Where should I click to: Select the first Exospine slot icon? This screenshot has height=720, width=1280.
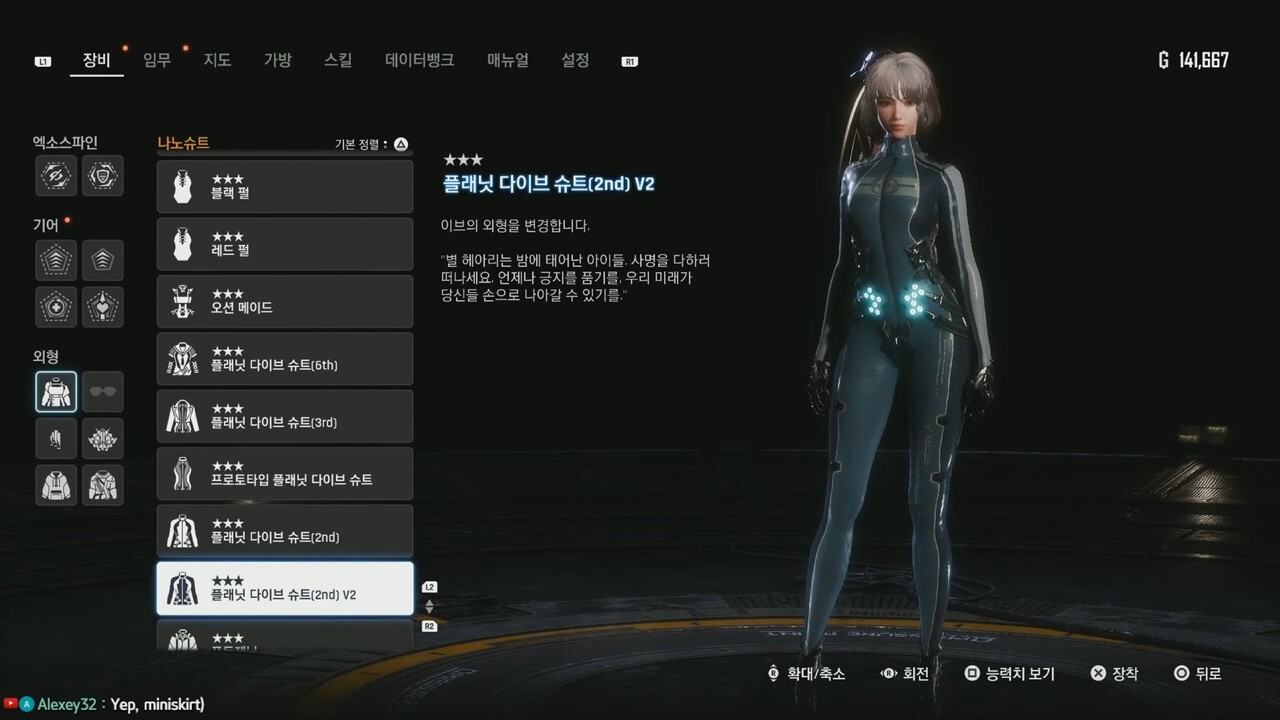pos(55,176)
